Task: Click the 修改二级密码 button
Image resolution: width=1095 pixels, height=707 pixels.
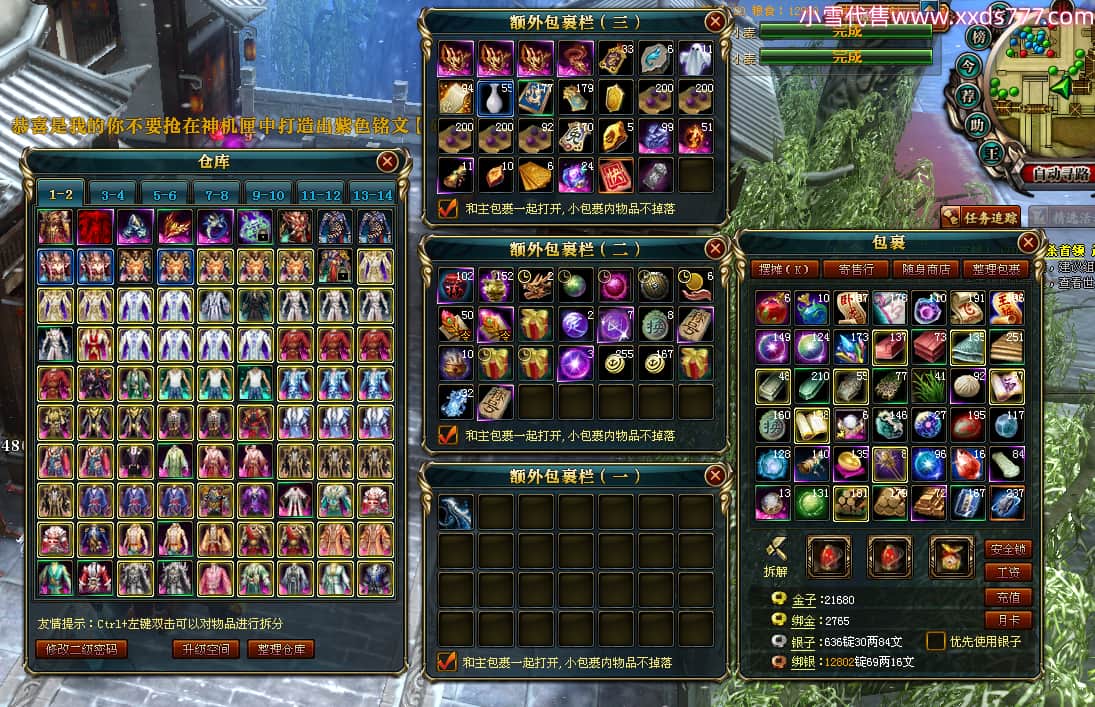Action: point(82,649)
